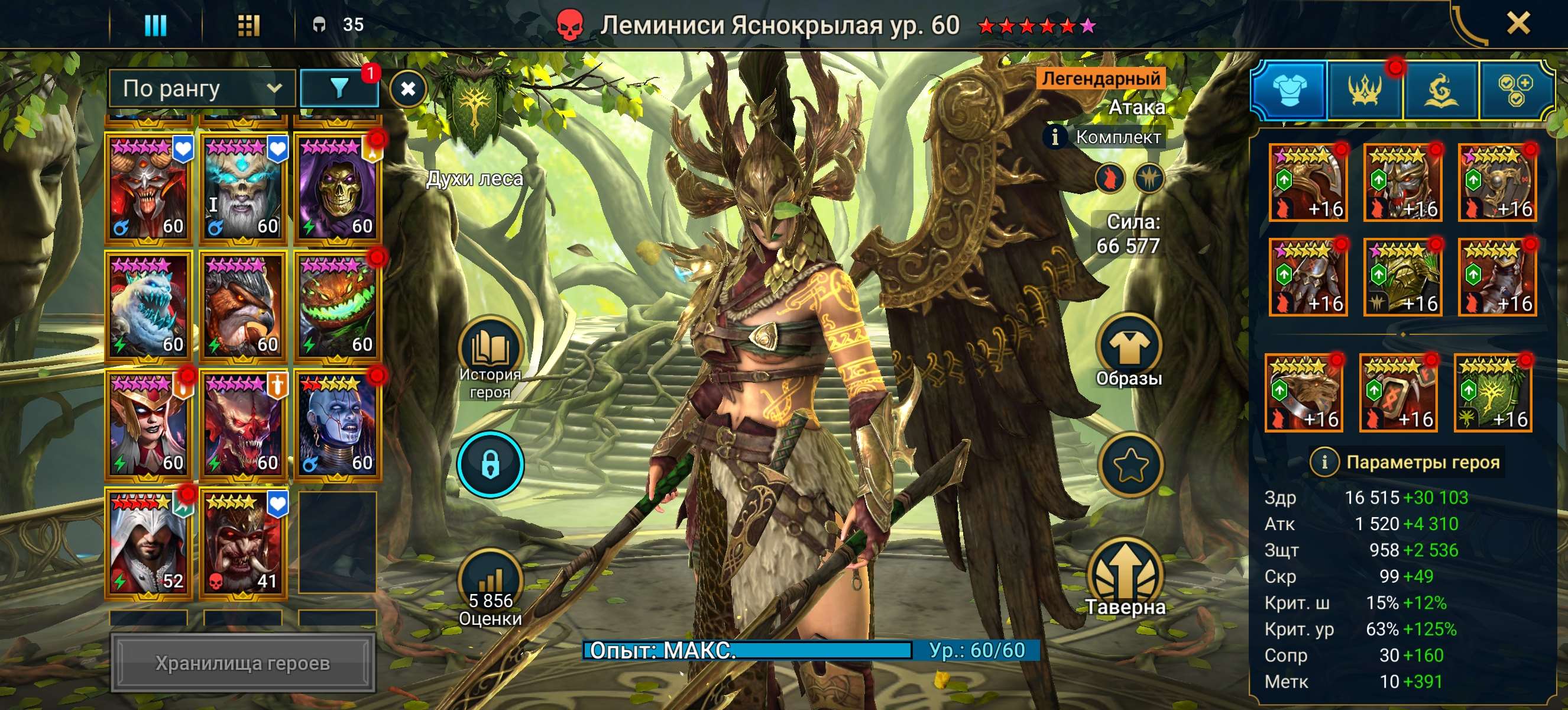The width and height of the screenshot is (1568, 710).
Task: Clear the active hero filter
Action: 408,89
